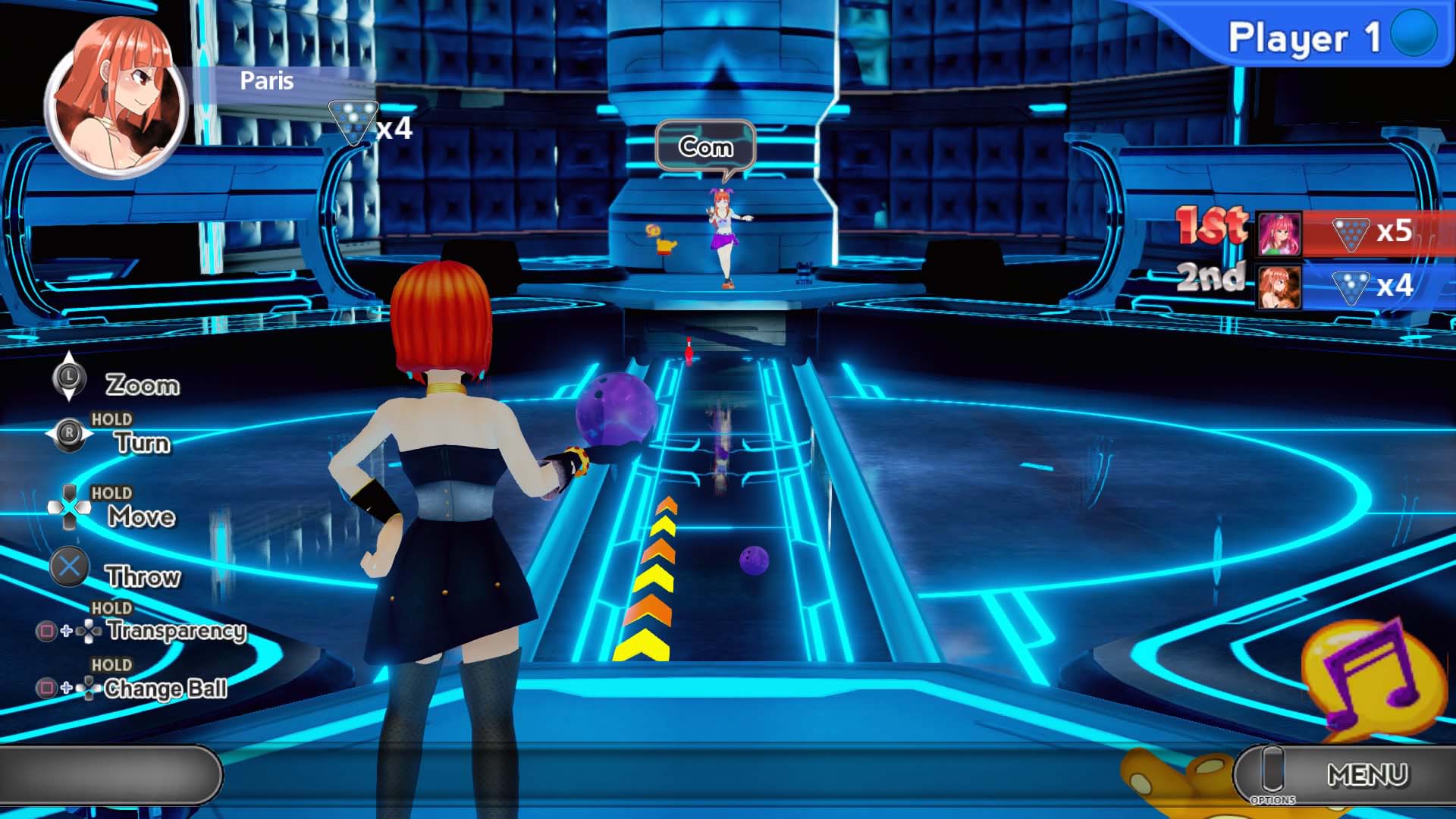Click the right stick Turn control icon
Image resolution: width=1456 pixels, height=819 pixels.
[71, 432]
